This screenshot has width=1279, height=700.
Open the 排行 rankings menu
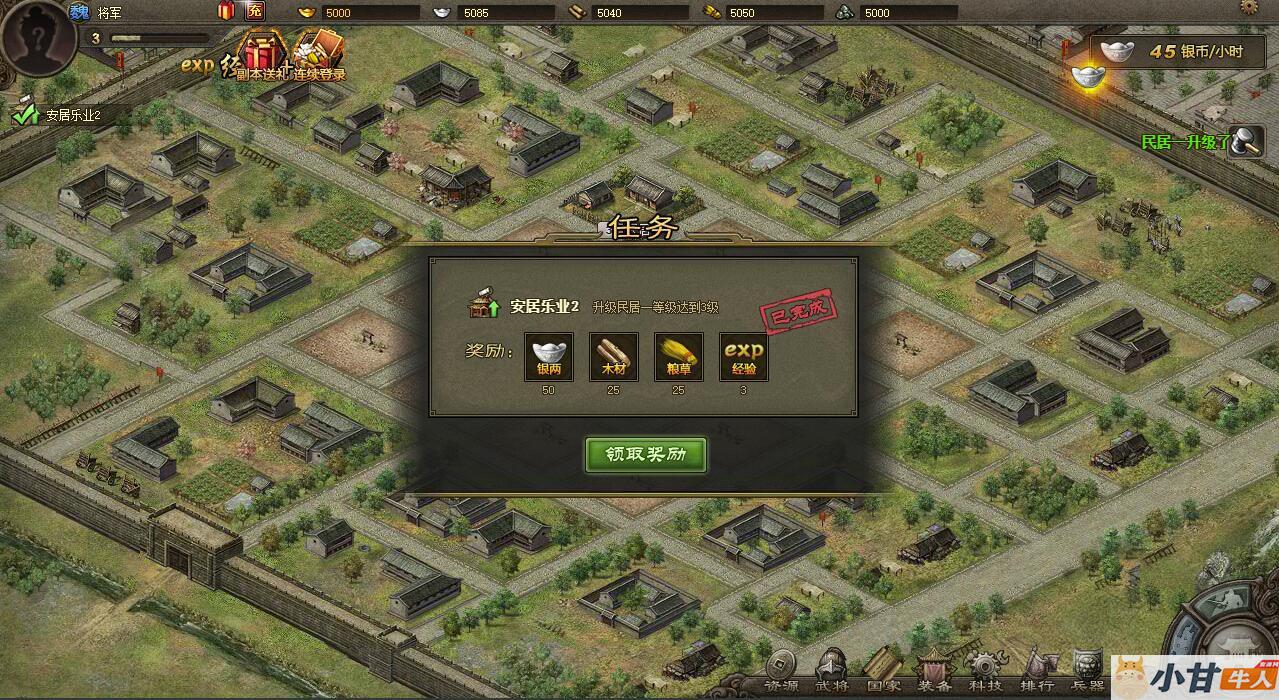tap(1036, 671)
